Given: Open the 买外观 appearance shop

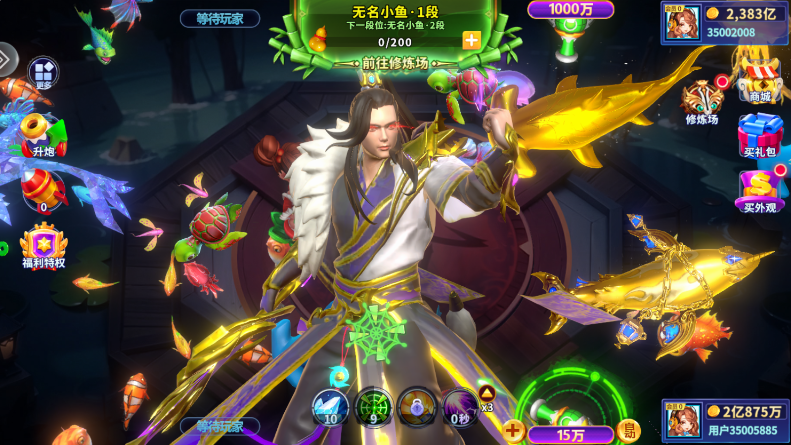Looking at the screenshot, I should pos(760,190).
